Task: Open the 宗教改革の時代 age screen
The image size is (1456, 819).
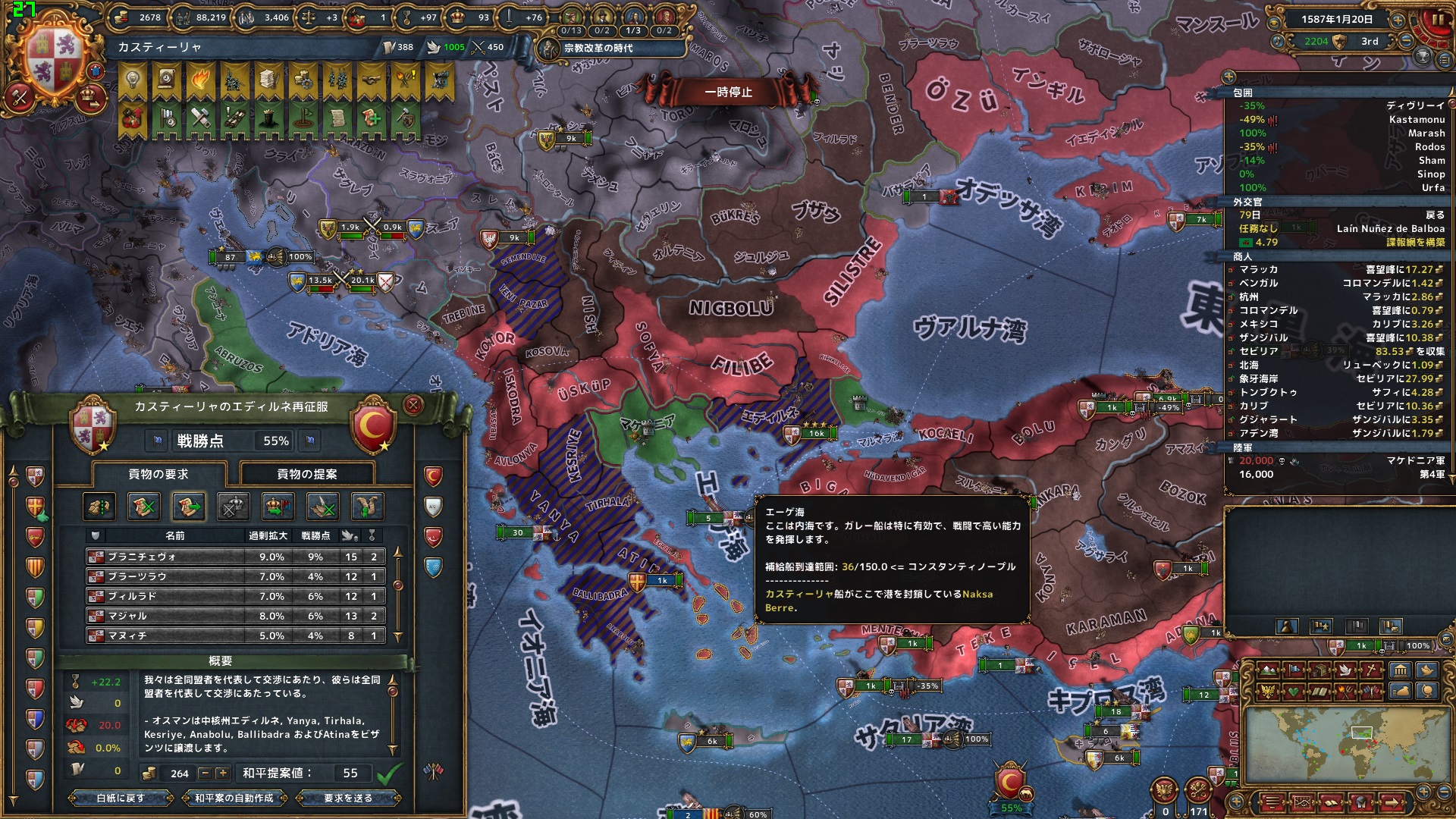Action: click(x=598, y=48)
